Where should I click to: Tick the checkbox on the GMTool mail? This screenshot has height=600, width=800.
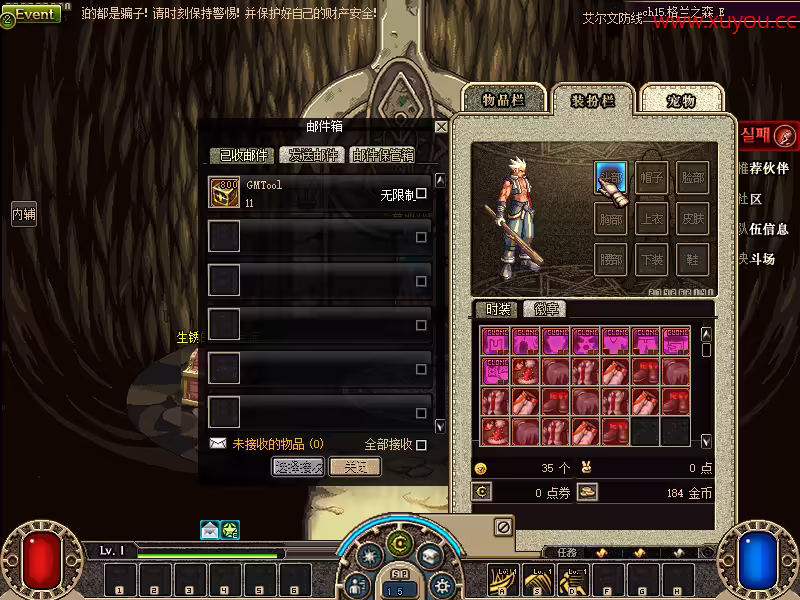tap(421, 194)
